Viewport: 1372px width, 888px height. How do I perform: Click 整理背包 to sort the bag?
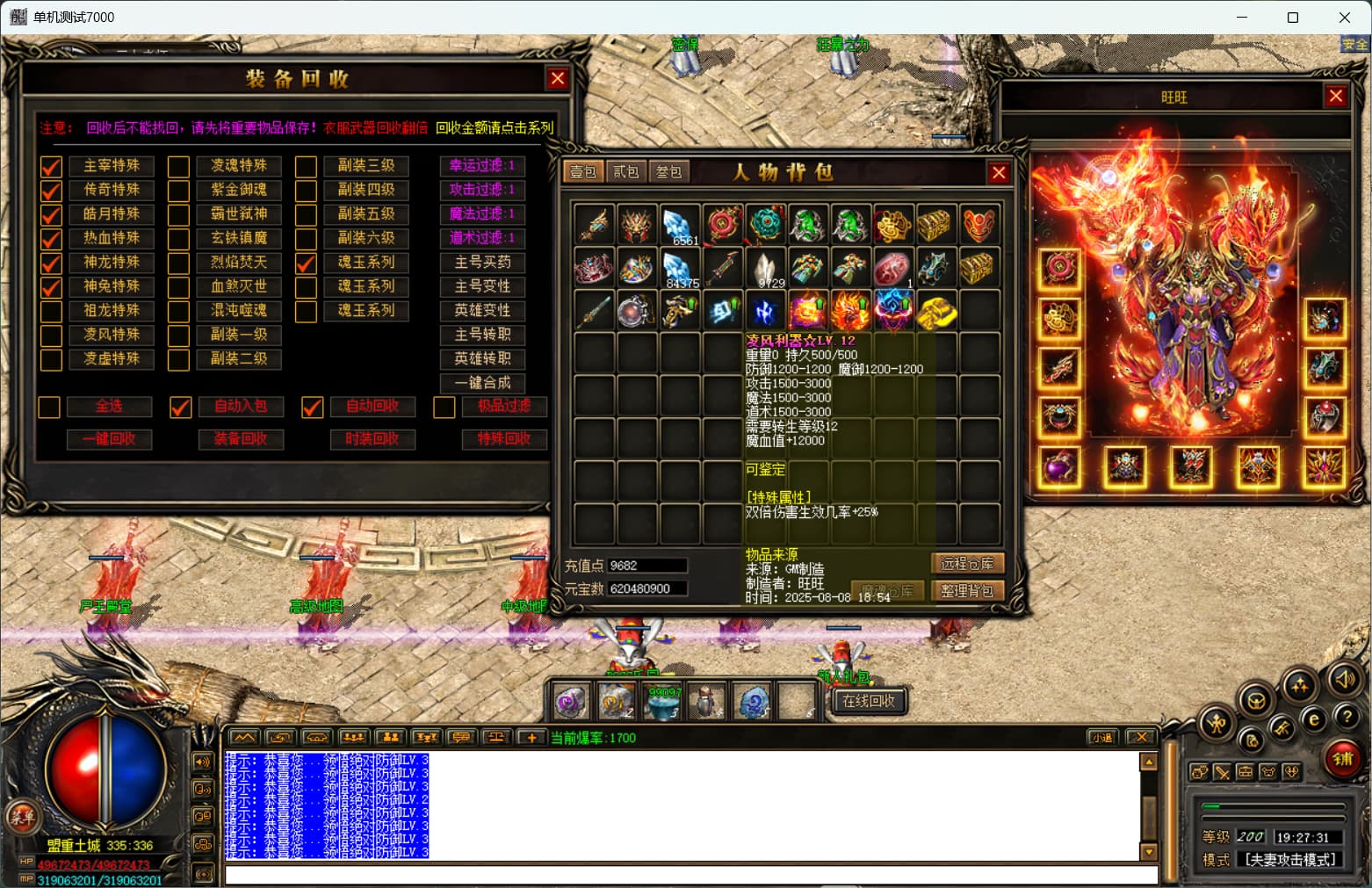[x=966, y=591]
